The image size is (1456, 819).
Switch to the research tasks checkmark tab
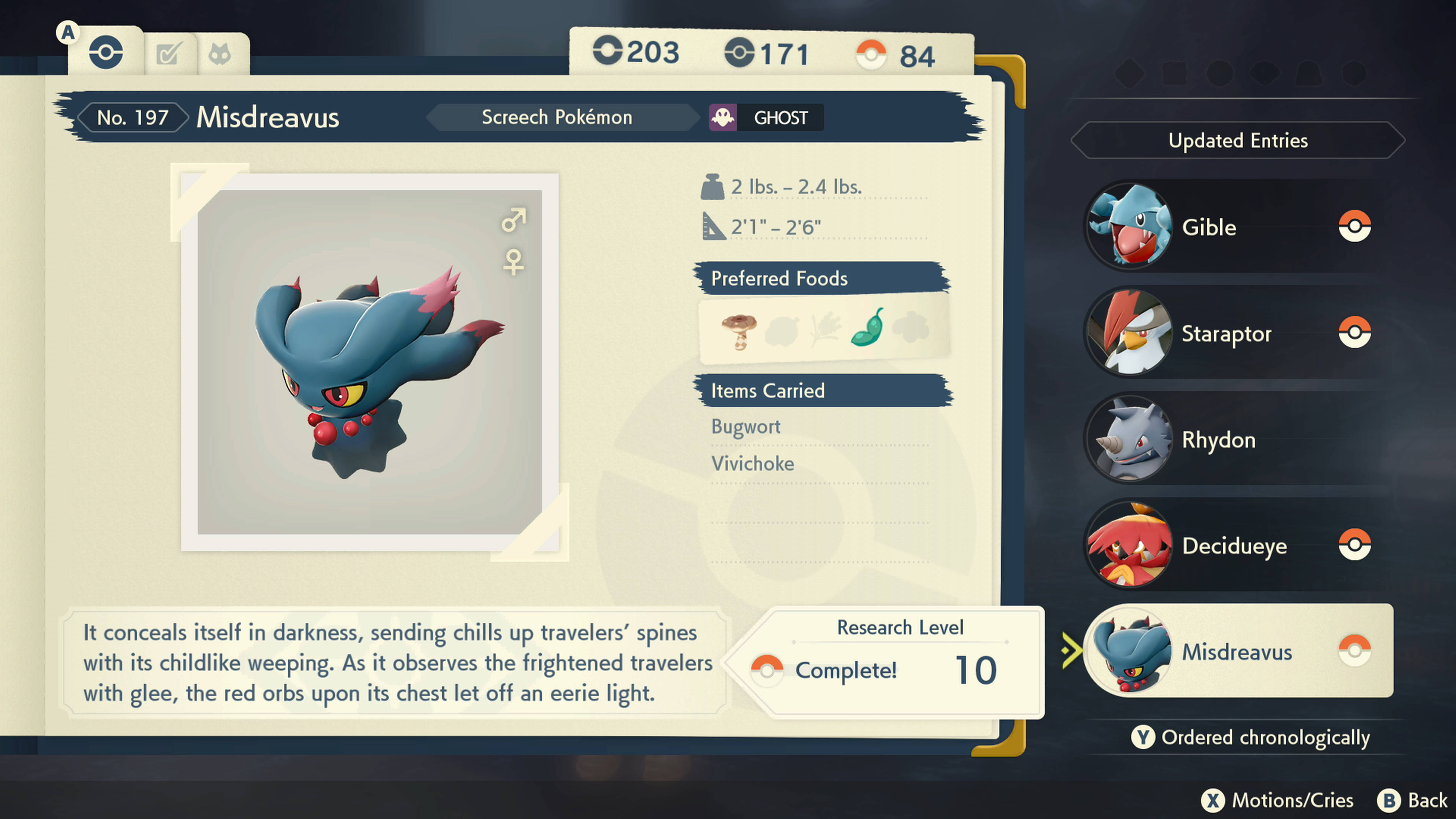point(169,54)
